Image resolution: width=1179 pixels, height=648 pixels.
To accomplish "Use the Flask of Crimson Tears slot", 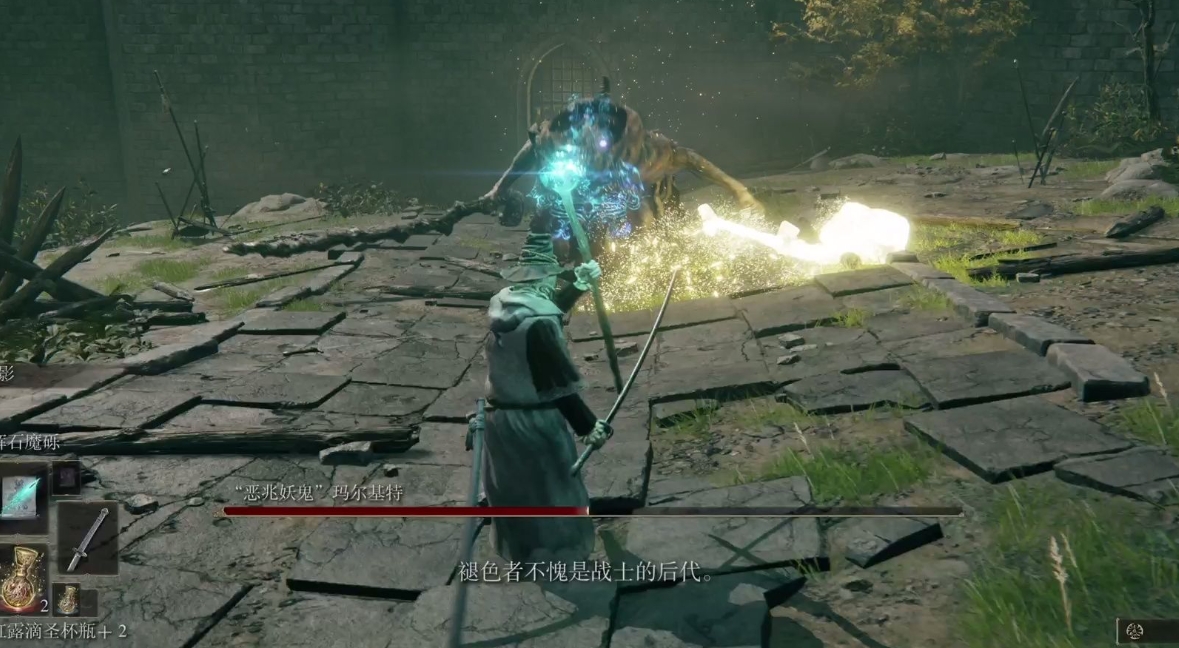I will pyautogui.click(x=20, y=579).
